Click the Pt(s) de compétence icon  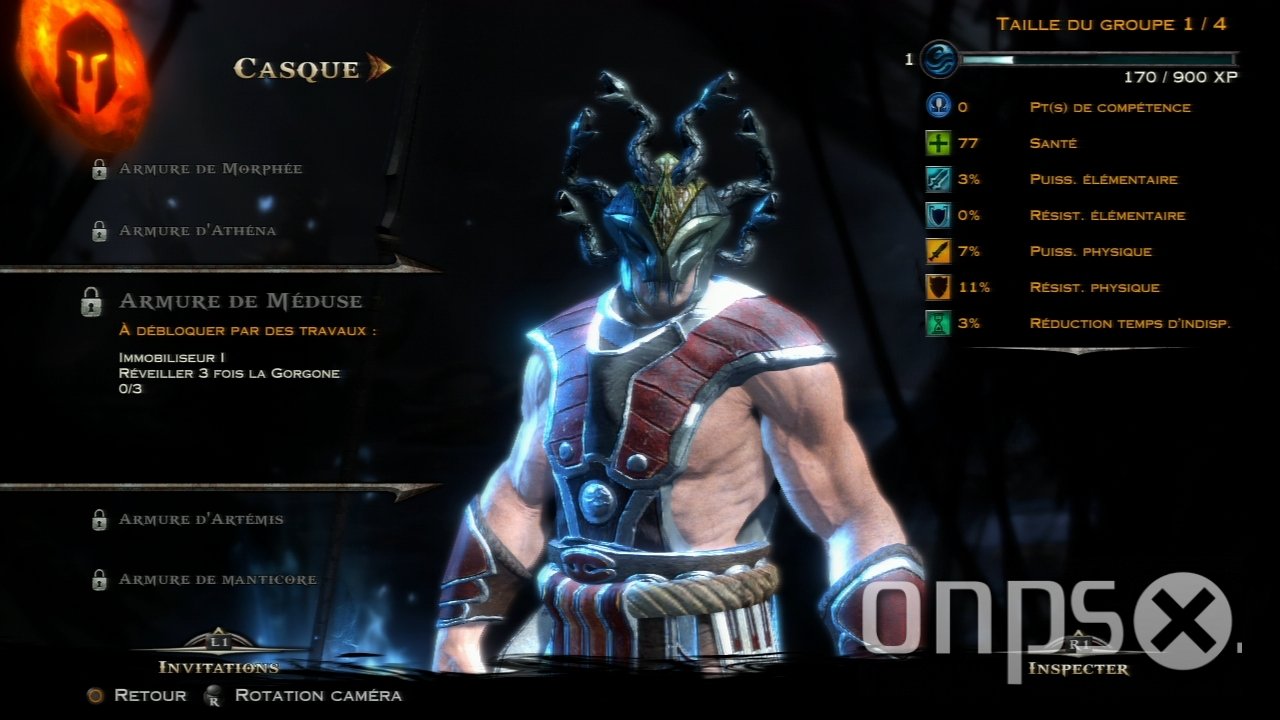click(x=938, y=106)
